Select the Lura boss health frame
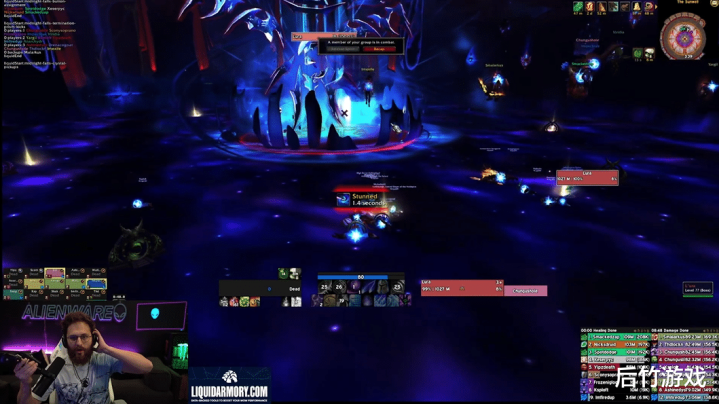The height and width of the screenshot is (404, 719). [x=587, y=178]
